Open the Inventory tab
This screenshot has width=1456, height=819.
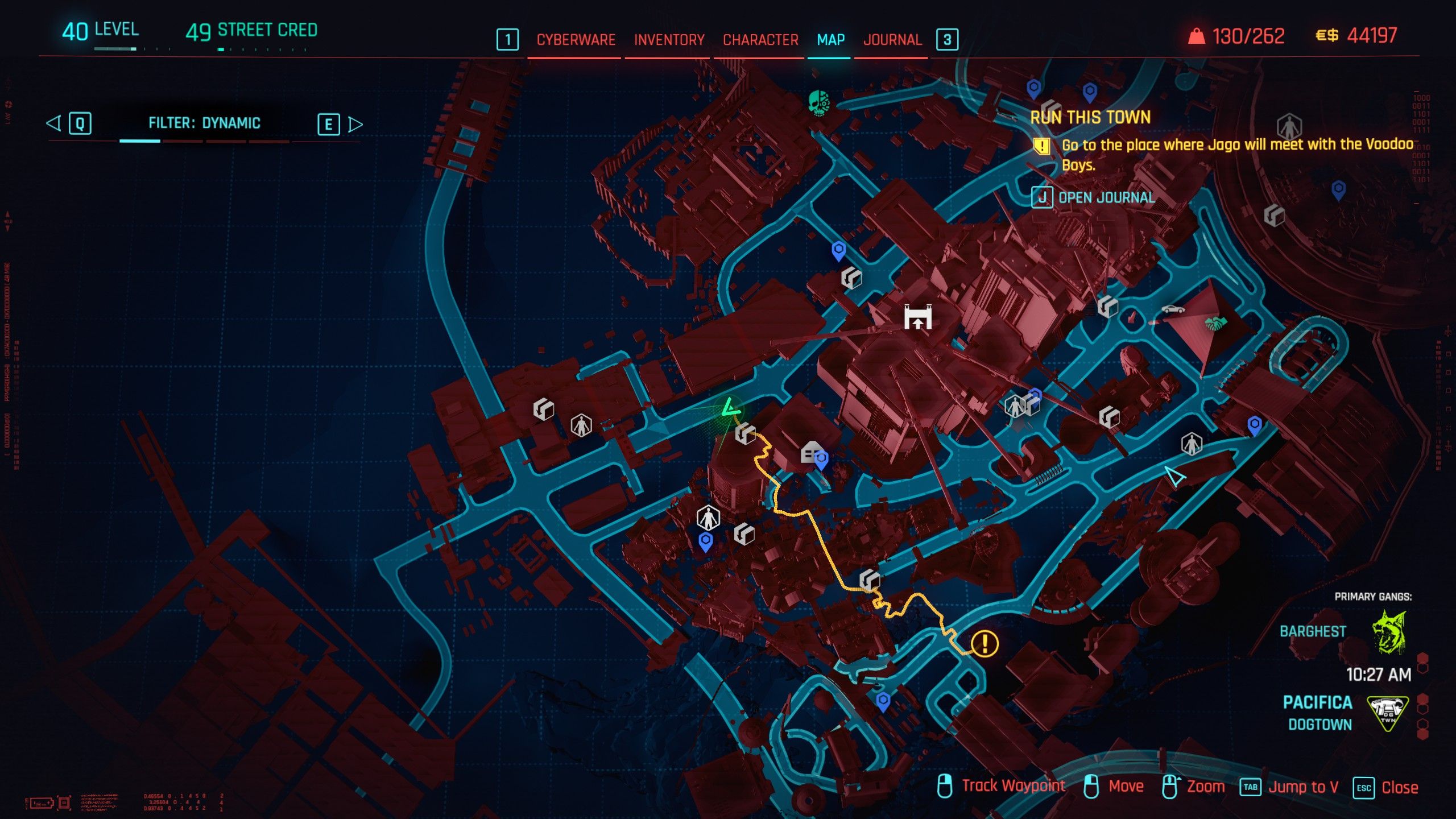(x=669, y=40)
